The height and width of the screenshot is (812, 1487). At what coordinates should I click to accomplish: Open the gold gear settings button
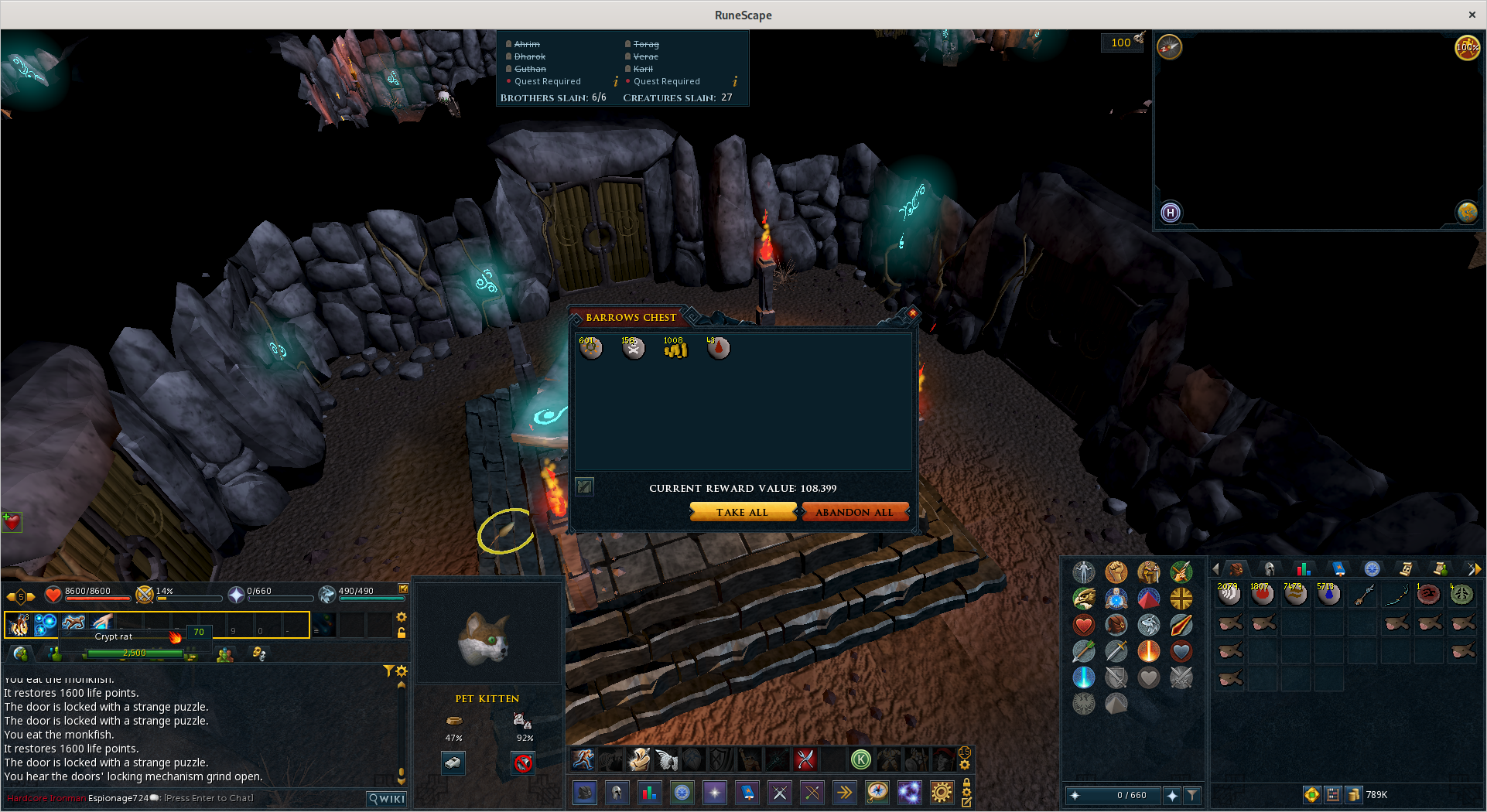(942, 793)
